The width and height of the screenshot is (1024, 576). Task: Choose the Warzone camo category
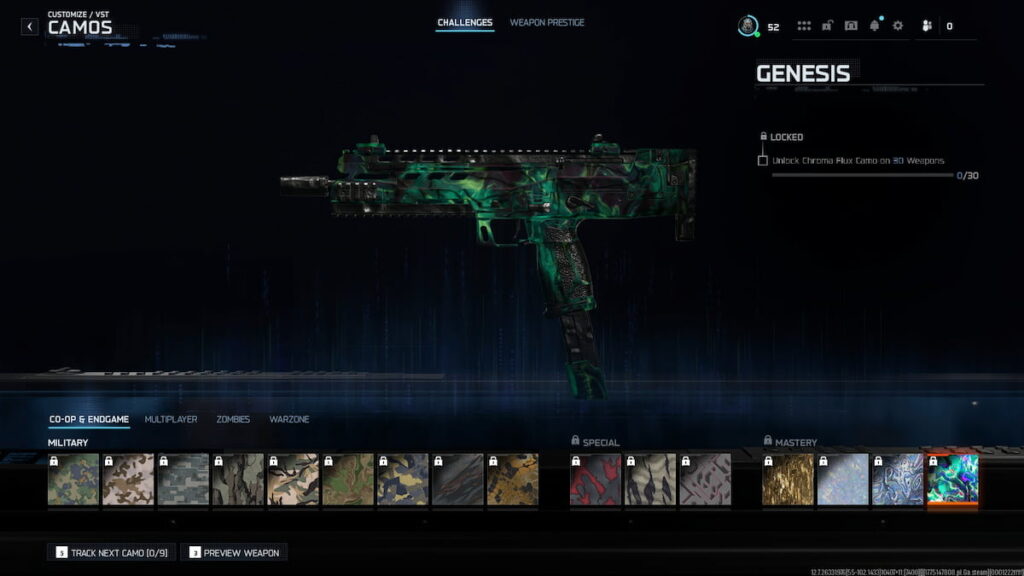click(x=289, y=420)
